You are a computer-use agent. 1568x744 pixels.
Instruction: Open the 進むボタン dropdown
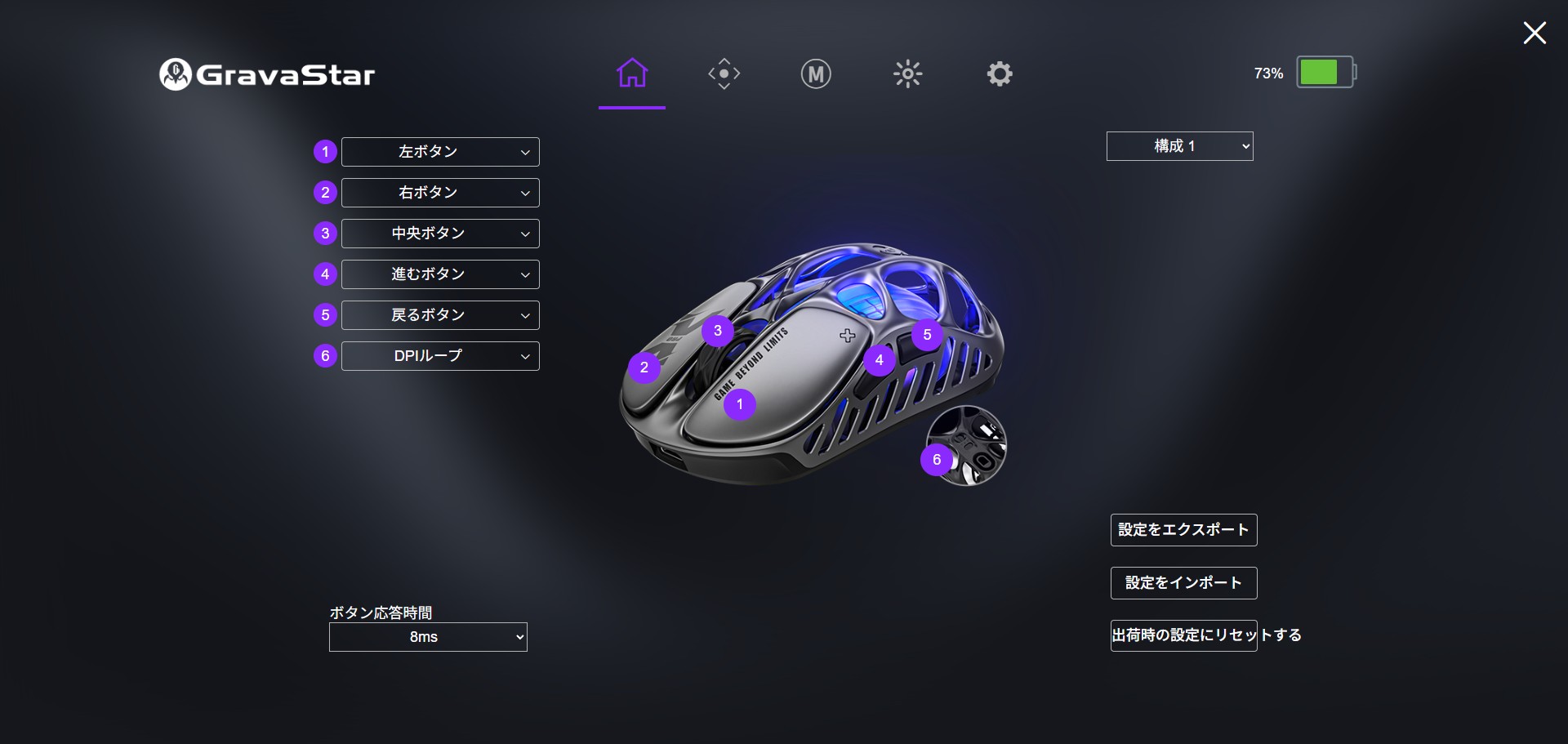click(x=440, y=274)
